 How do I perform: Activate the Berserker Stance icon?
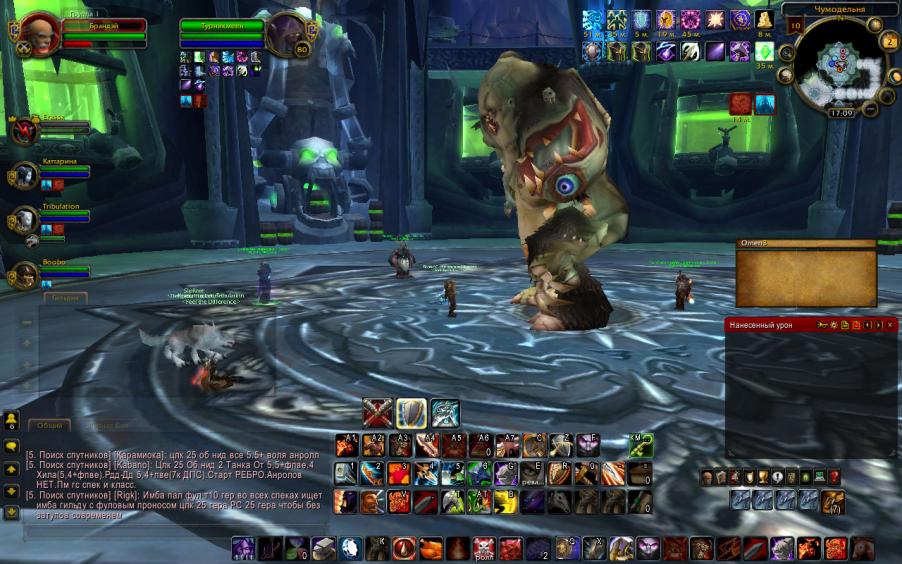click(445, 413)
